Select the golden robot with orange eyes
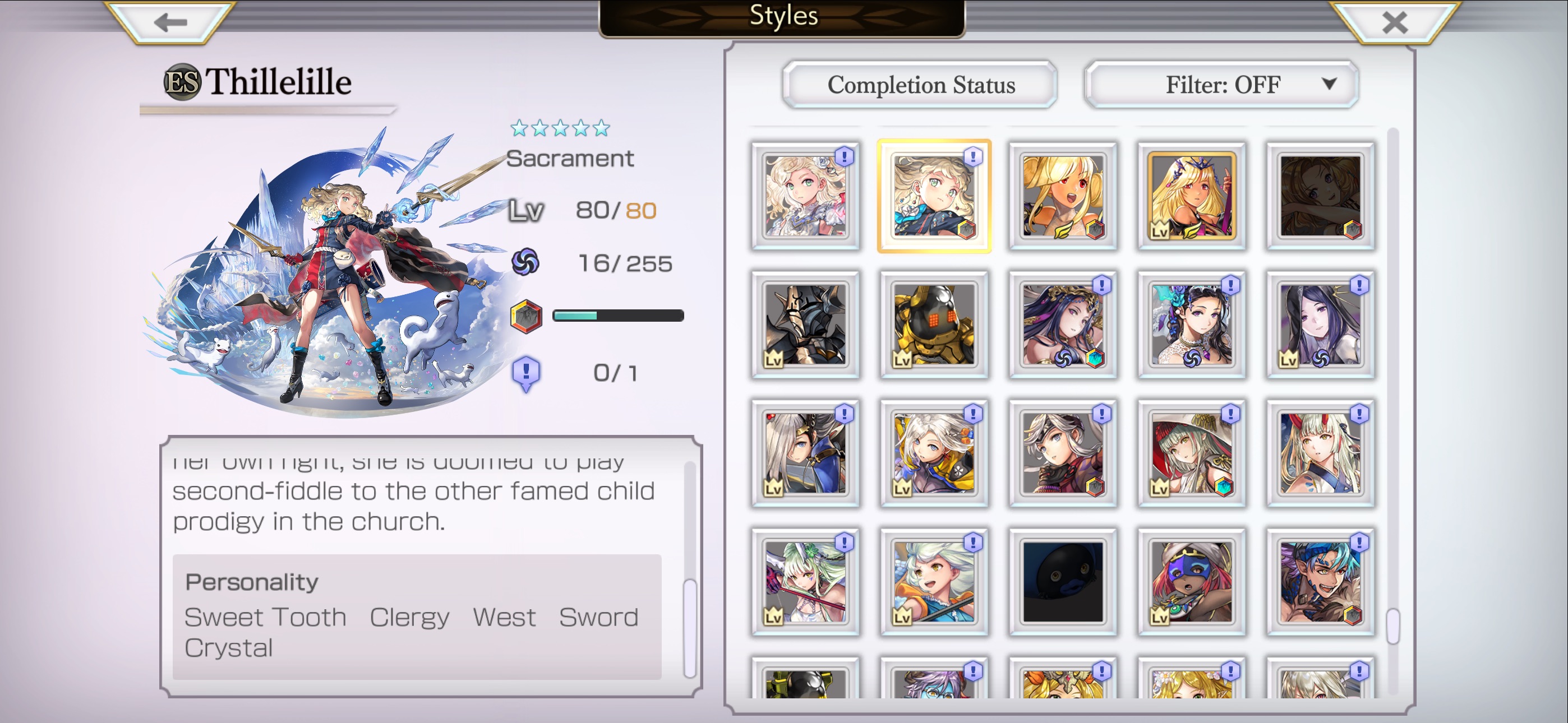The image size is (1568, 723). coord(934,325)
